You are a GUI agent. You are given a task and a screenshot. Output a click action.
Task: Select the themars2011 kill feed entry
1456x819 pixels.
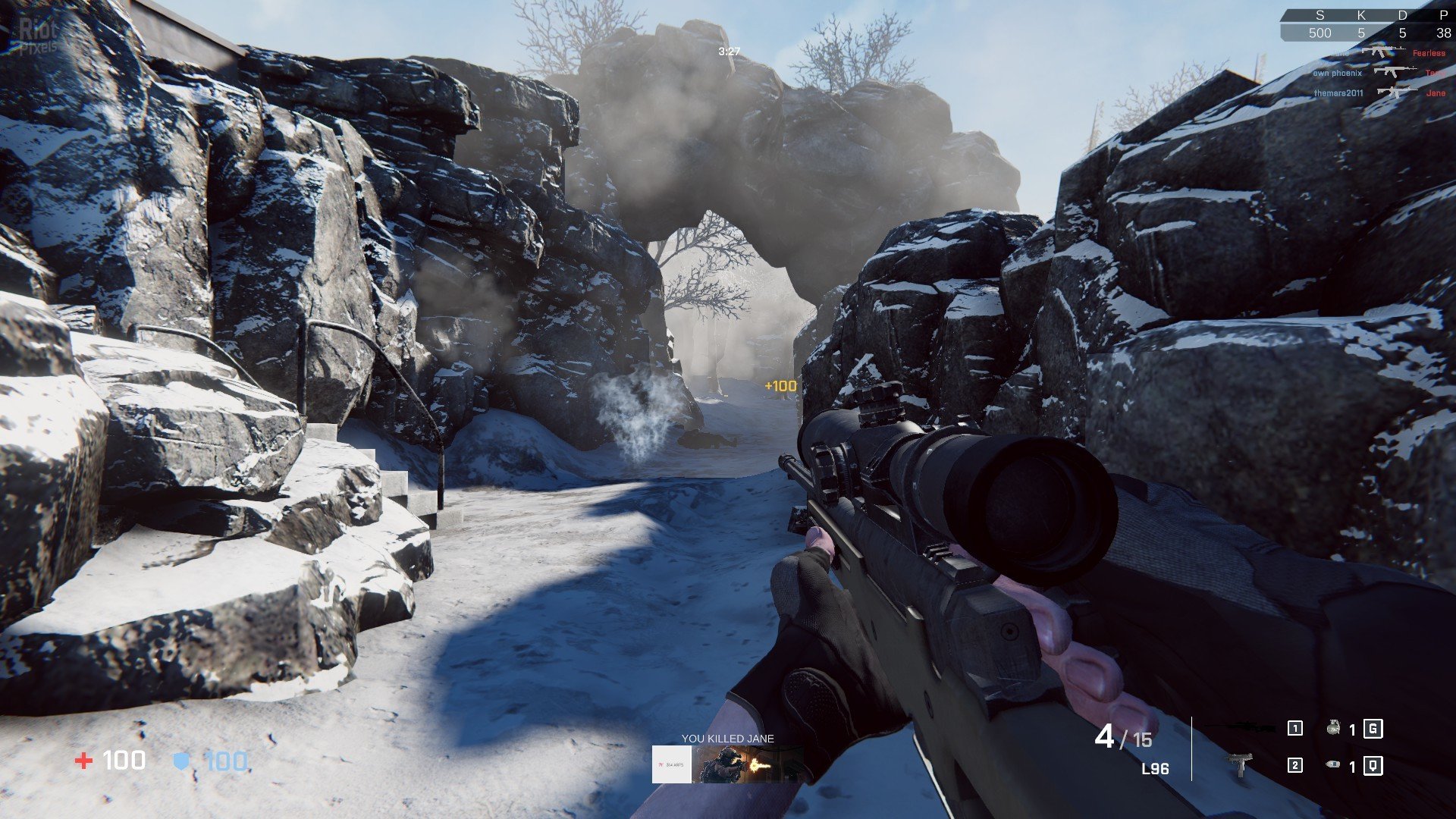(1338, 93)
